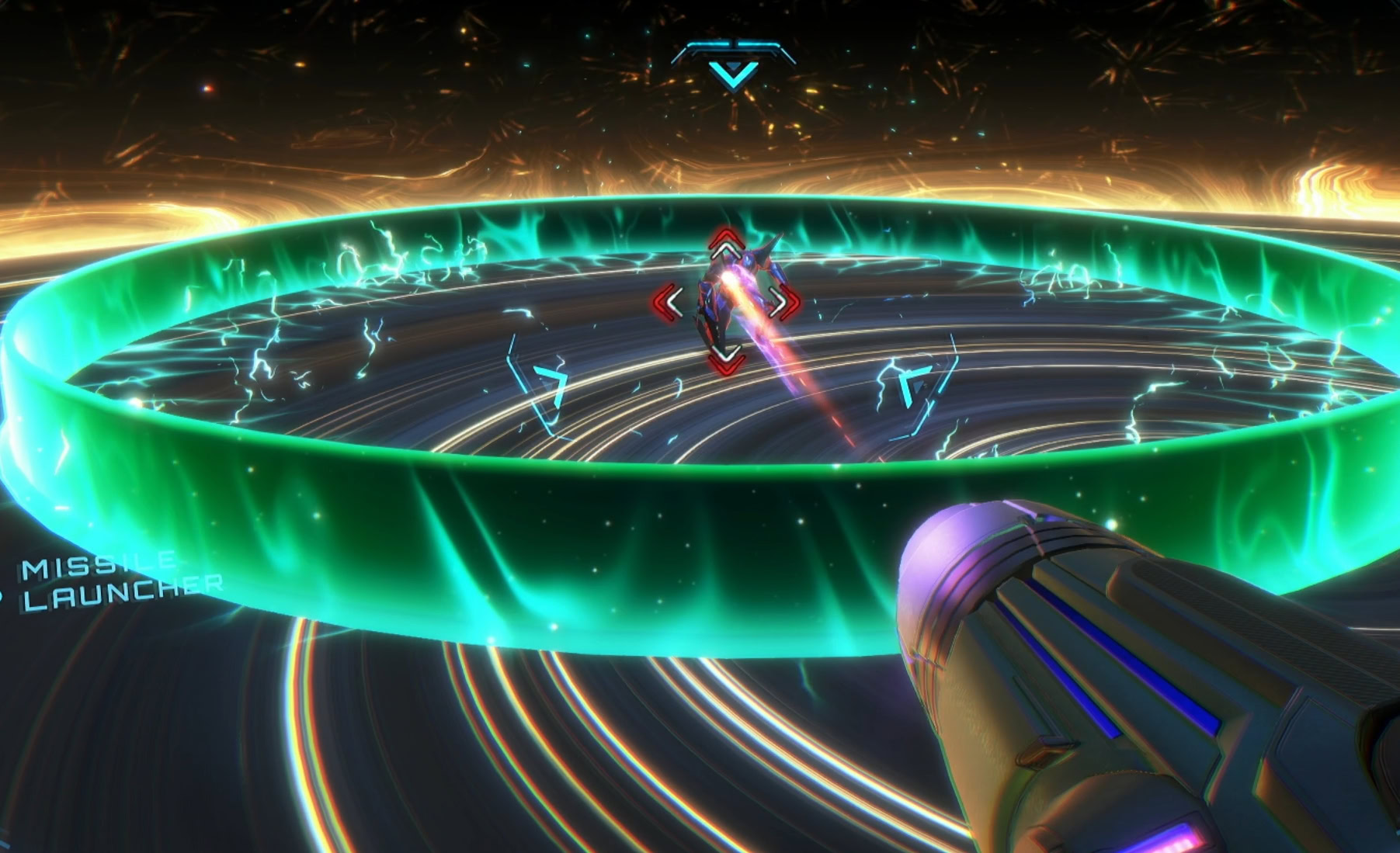Screen dimensions: 1400x853
Task: Select the Missile Launcher weapon label
Action: click(116, 582)
